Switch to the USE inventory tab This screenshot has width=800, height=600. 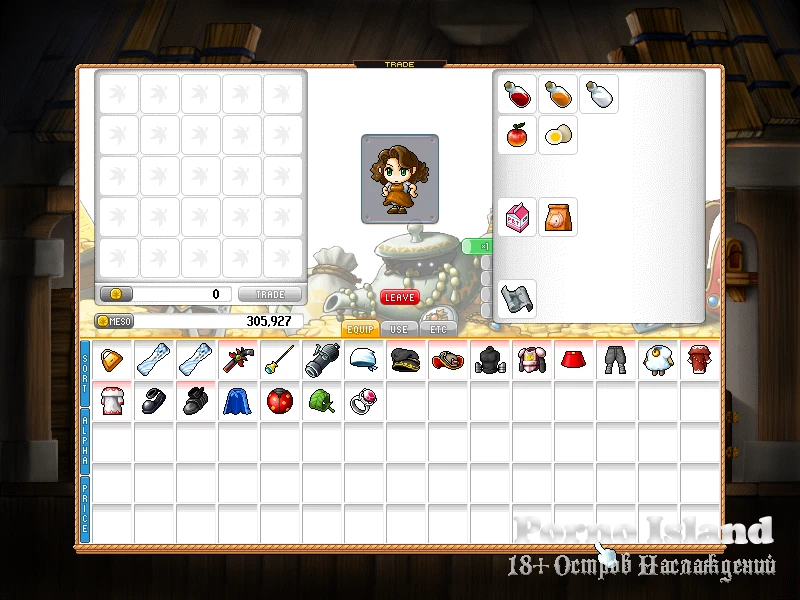[399, 329]
